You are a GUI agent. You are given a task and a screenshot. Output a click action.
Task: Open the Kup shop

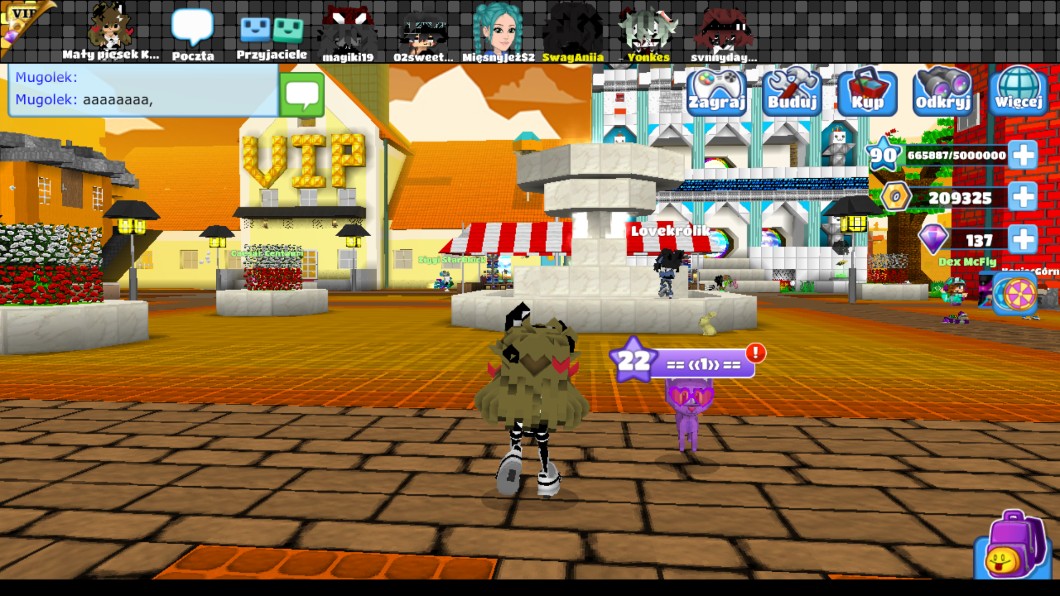tap(866, 91)
